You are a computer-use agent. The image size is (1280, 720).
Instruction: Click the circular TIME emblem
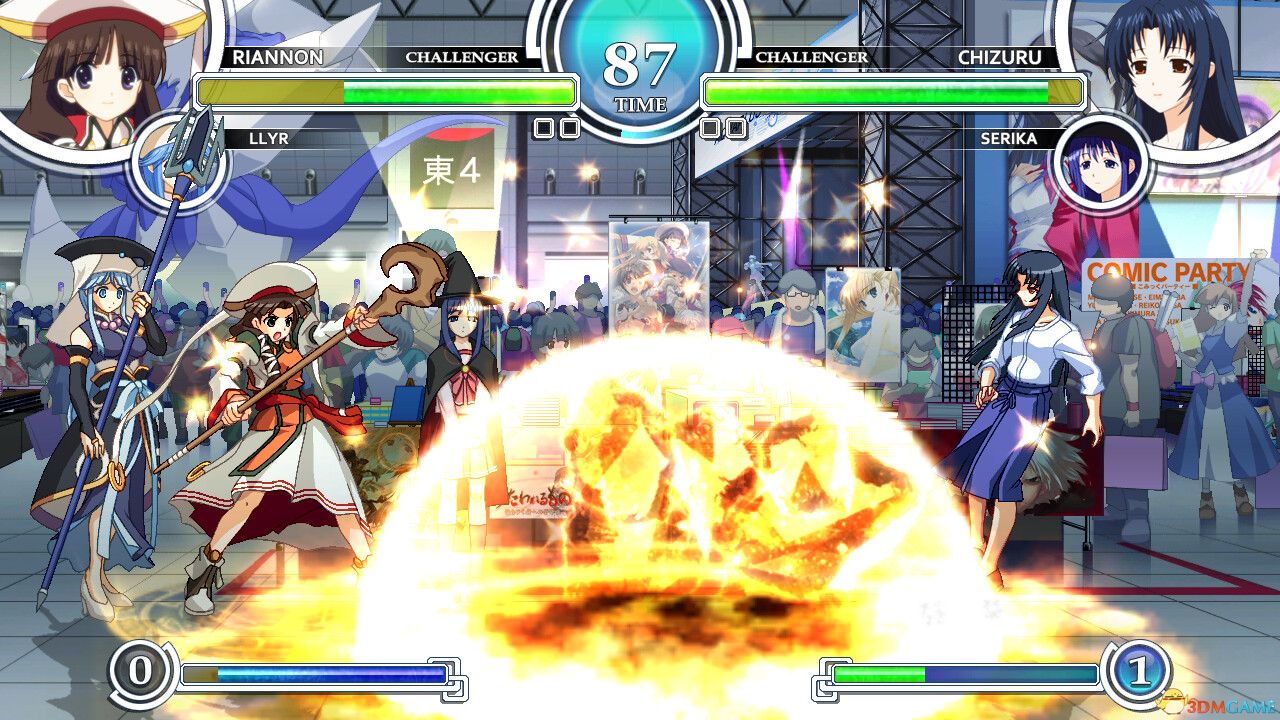point(640,62)
